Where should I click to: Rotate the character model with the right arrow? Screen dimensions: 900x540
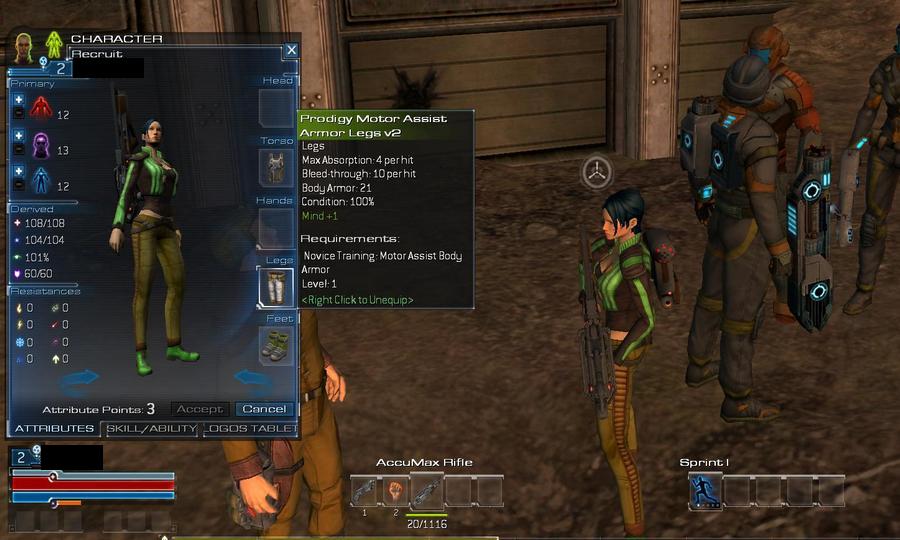pyautogui.click(x=251, y=378)
